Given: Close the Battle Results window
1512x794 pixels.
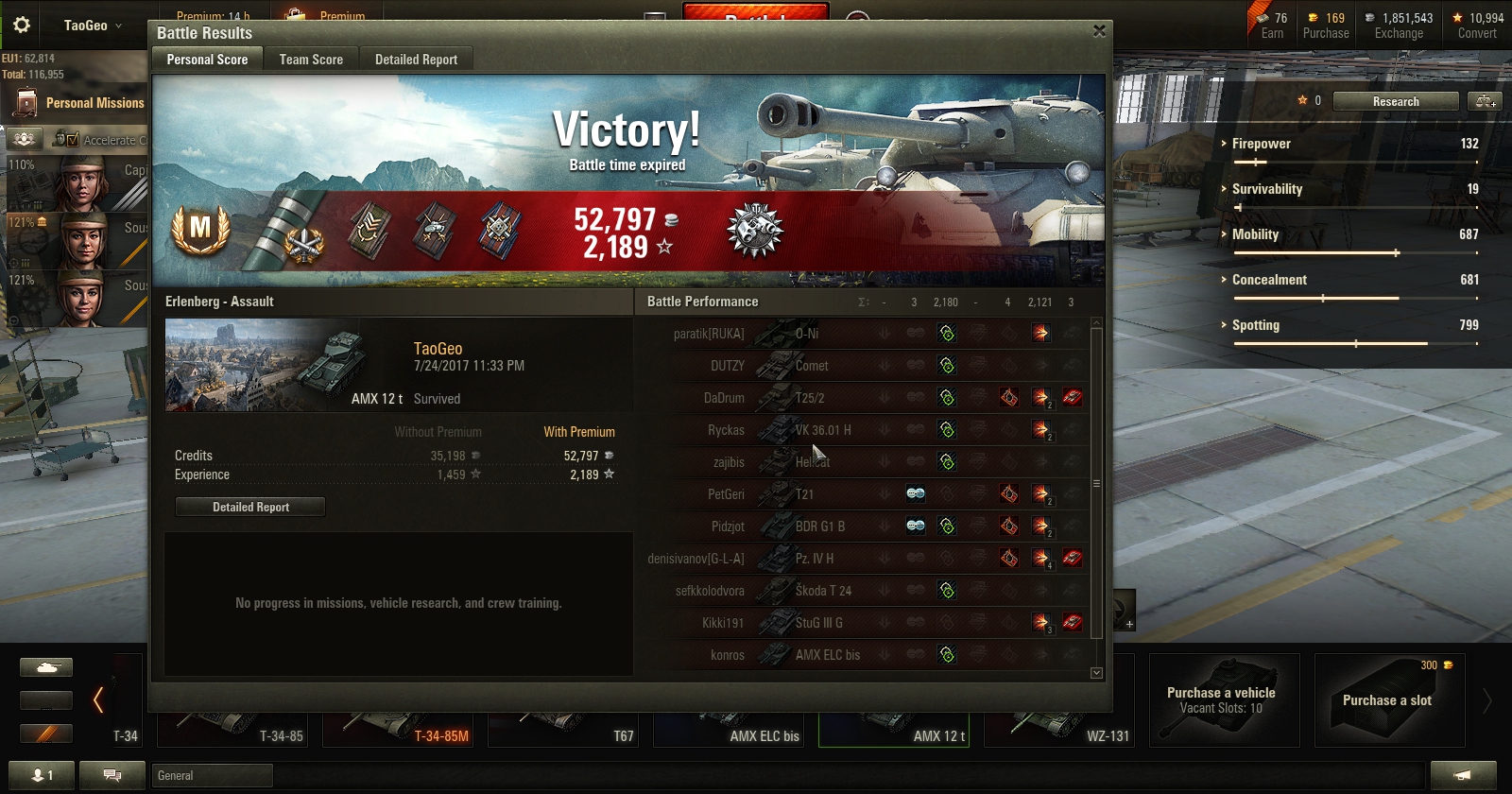Looking at the screenshot, I should point(1099,31).
